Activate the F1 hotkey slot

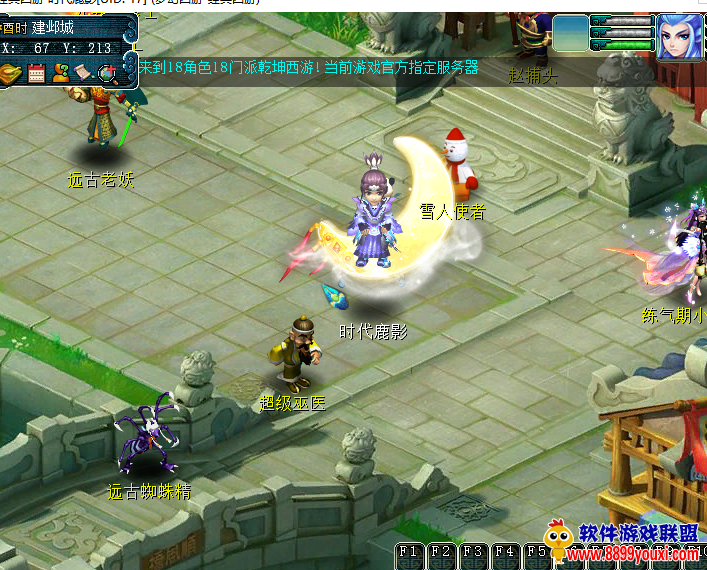(x=408, y=553)
